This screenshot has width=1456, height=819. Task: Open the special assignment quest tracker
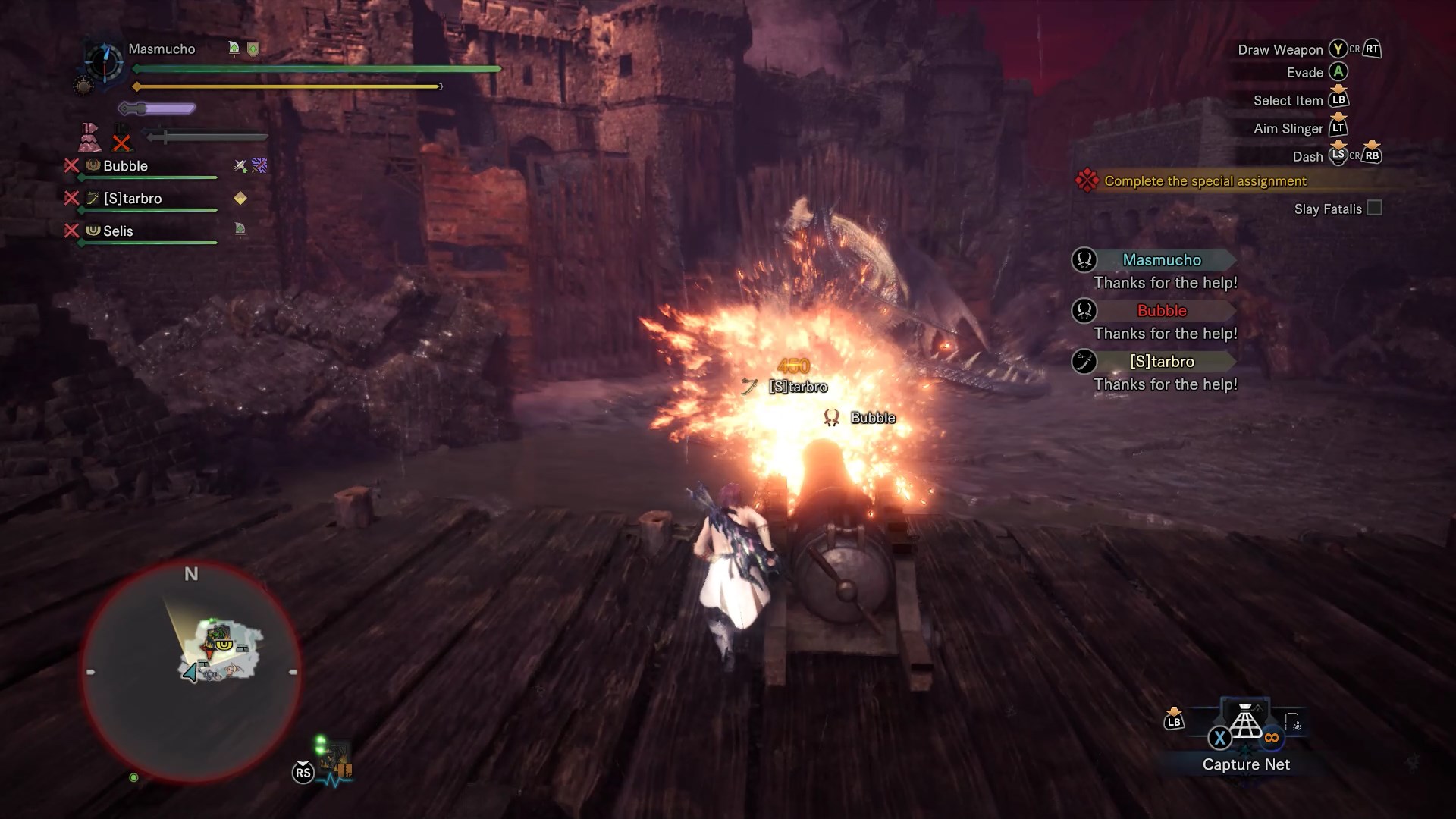point(1205,181)
